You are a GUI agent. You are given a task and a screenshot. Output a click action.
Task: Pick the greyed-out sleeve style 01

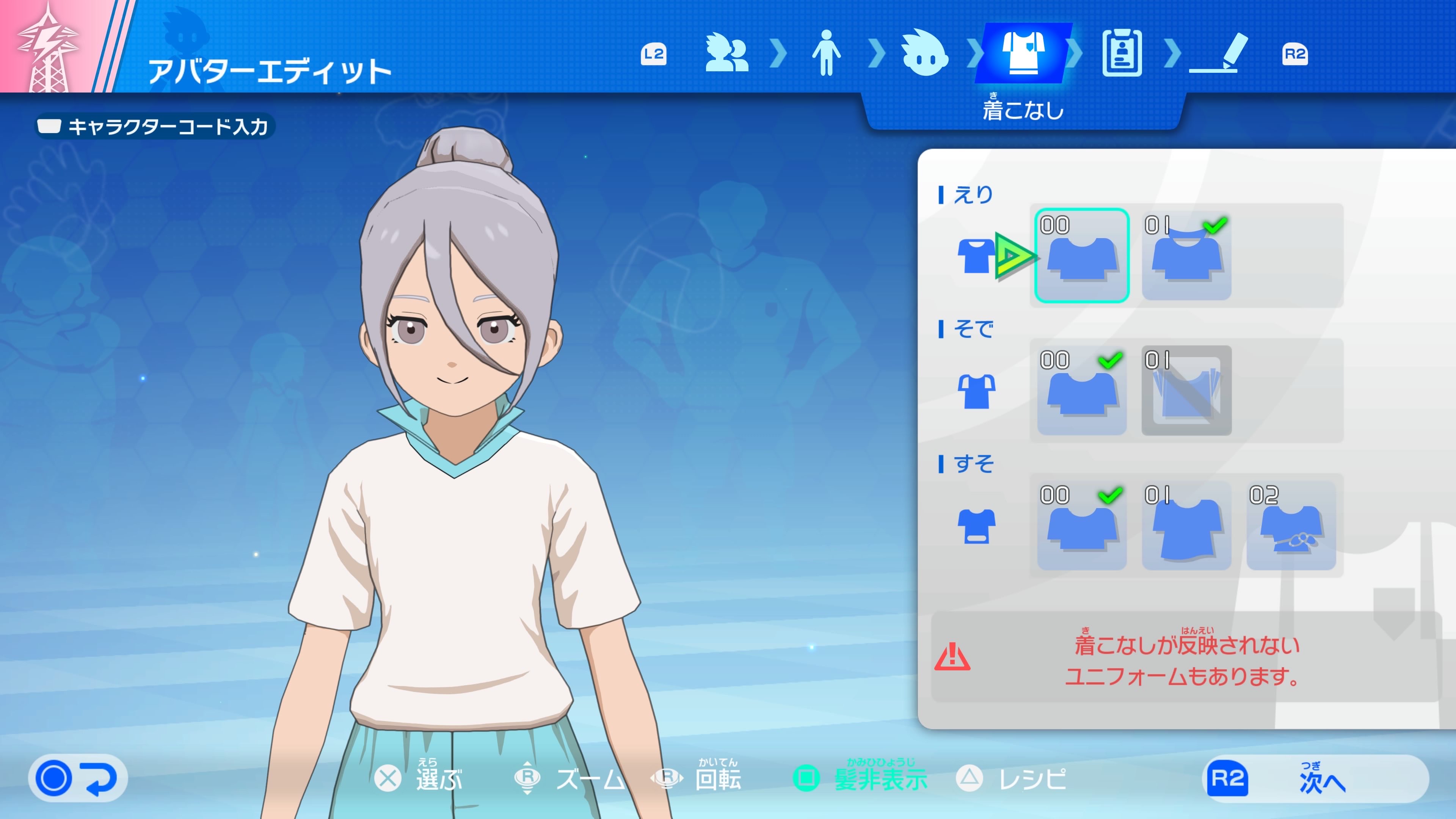1186,390
